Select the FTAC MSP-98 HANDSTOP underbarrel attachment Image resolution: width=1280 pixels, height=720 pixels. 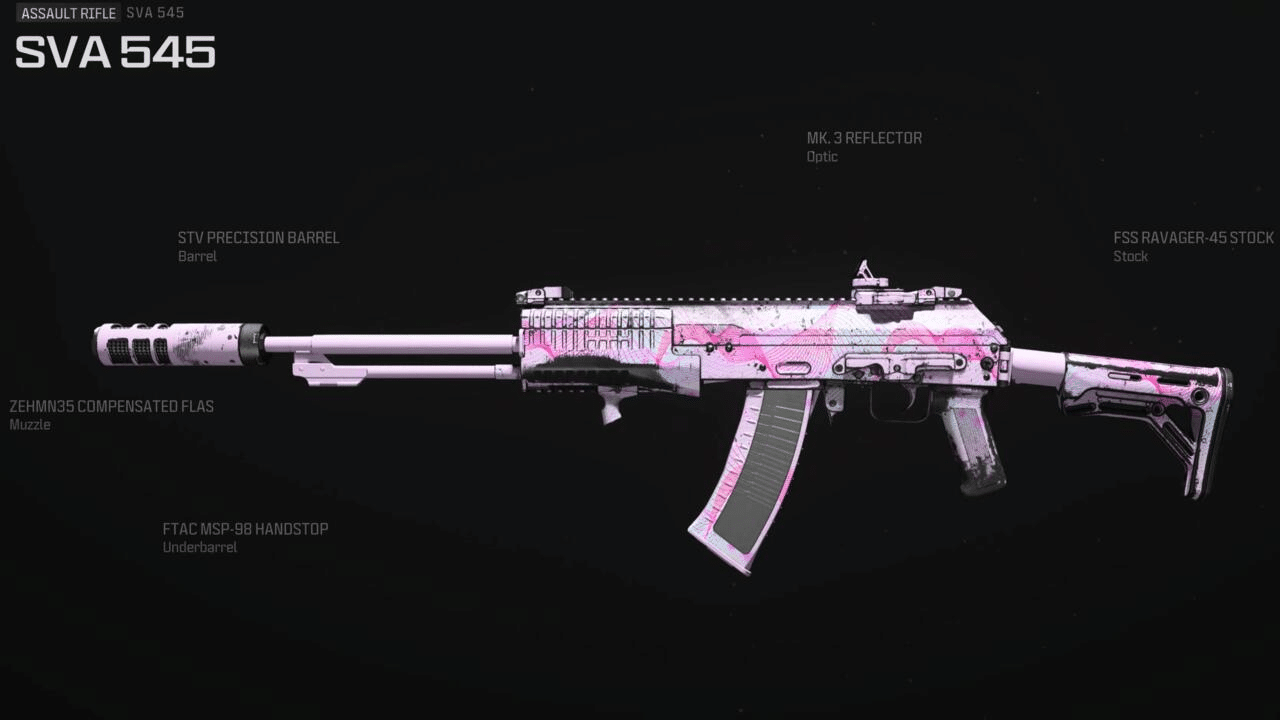(245, 529)
